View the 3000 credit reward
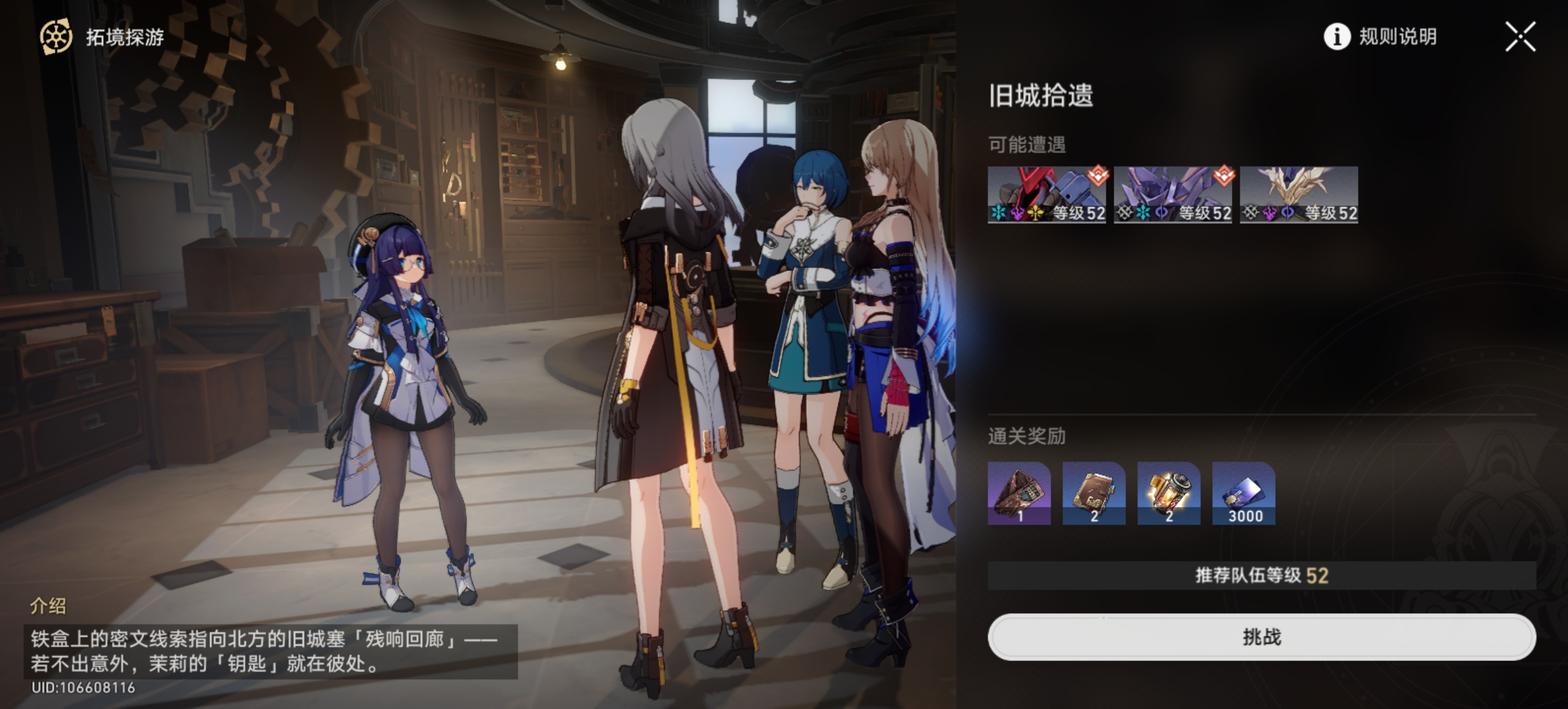Viewport: 1568px width, 709px height. [x=1244, y=493]
